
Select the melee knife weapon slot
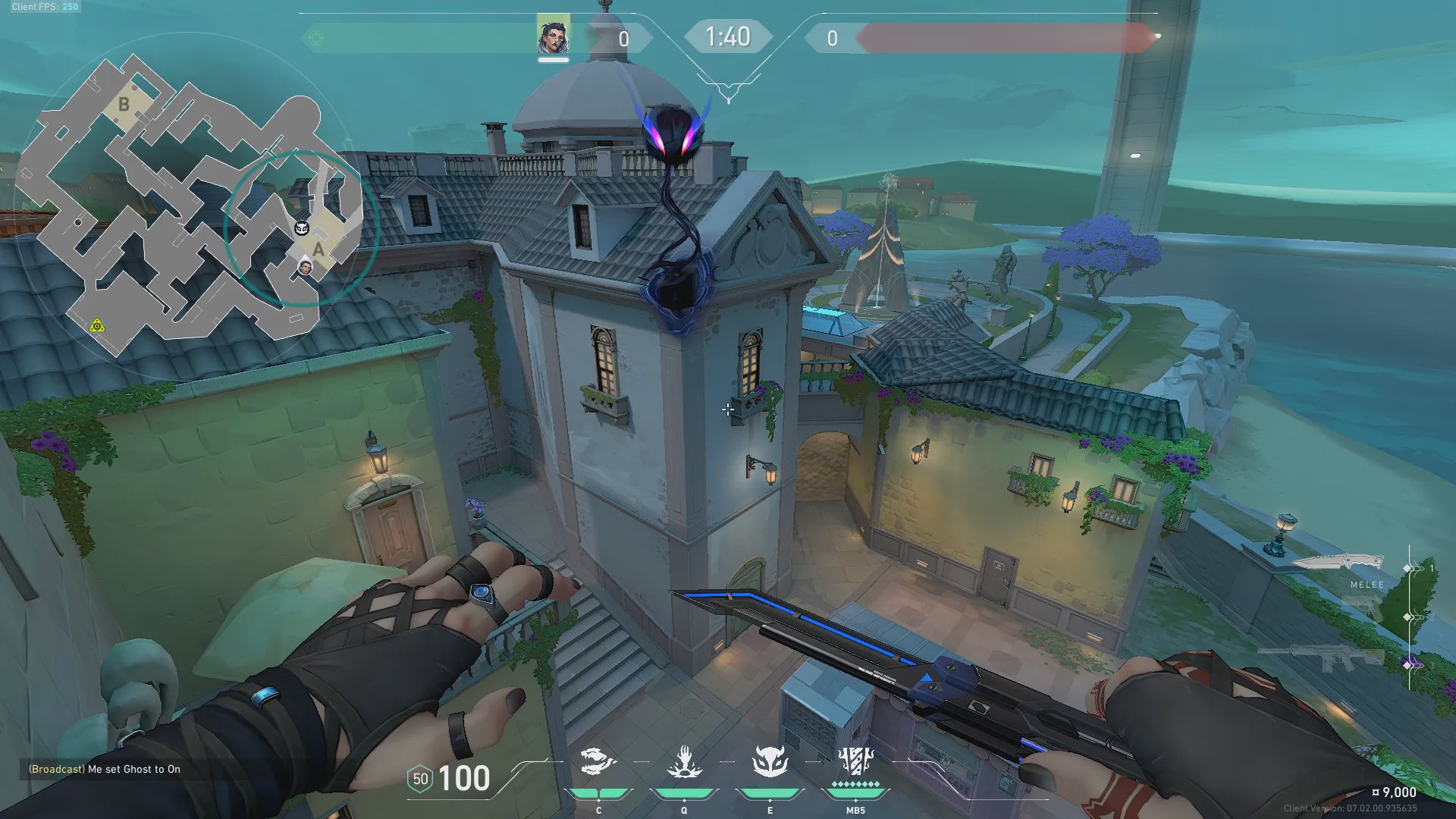coord(1337,563)
